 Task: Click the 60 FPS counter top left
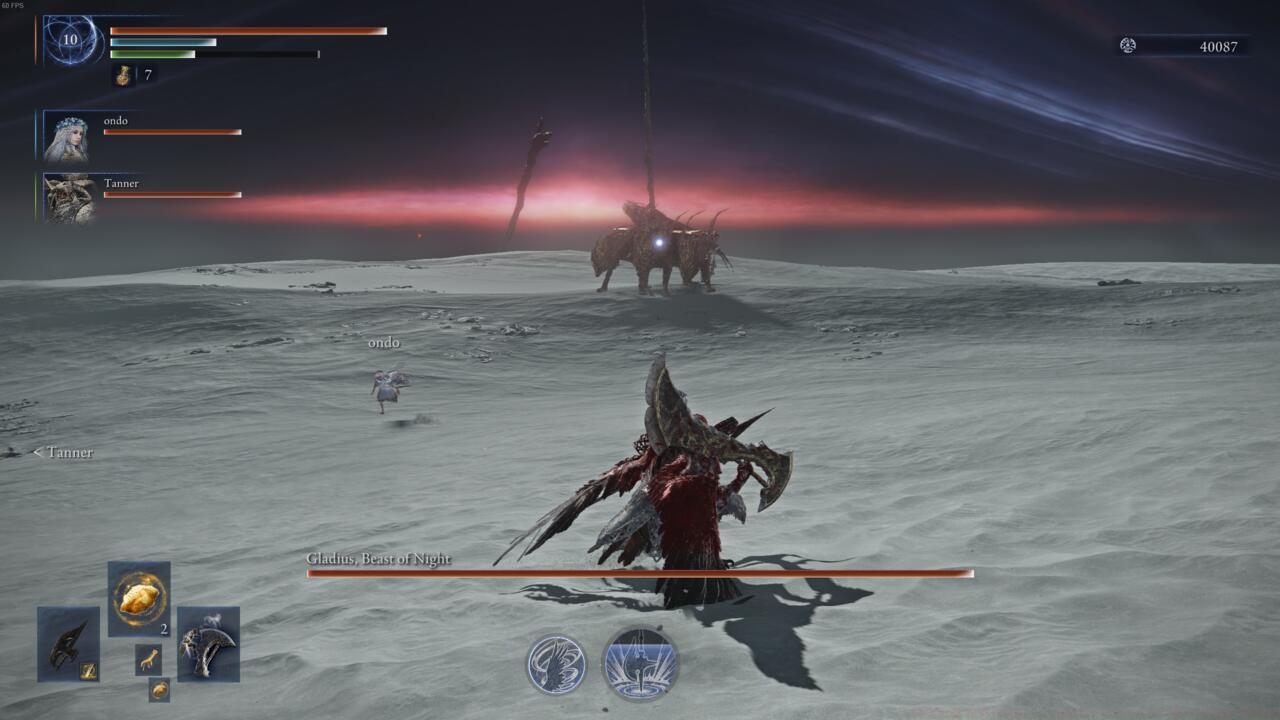[x=11, y=5]
